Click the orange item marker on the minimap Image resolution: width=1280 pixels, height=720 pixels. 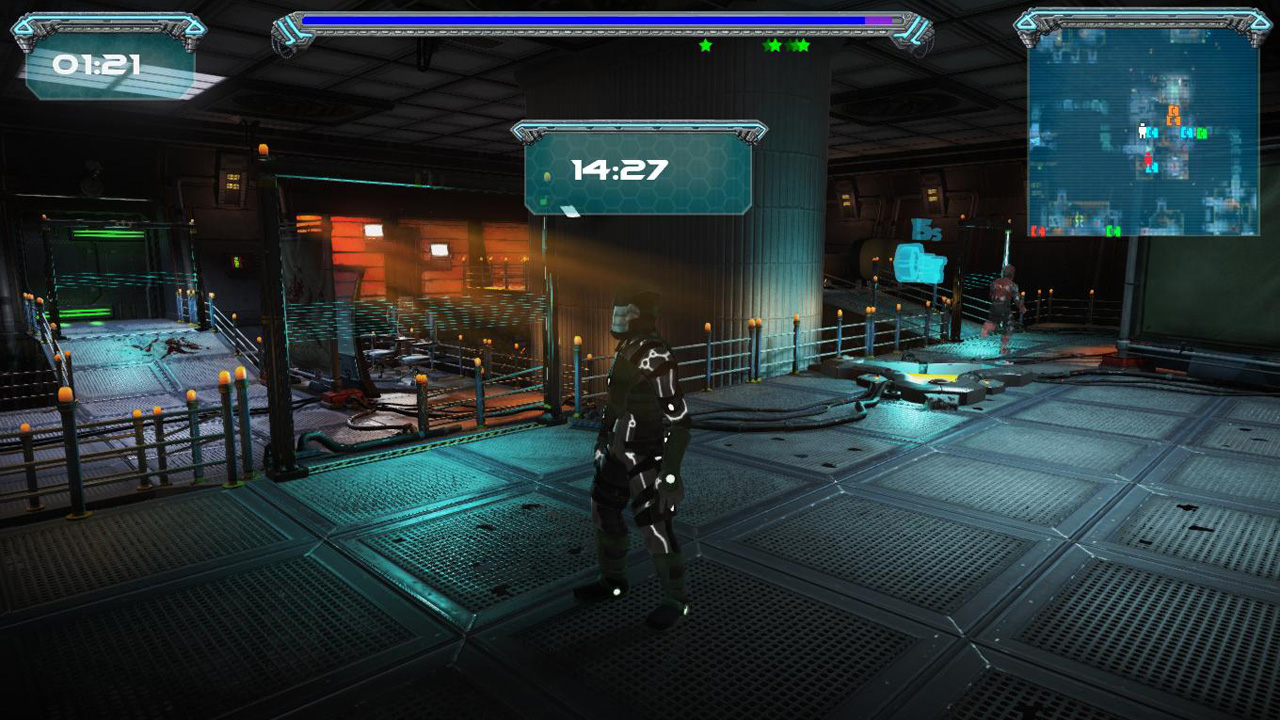pyautogui.click(x=1174, y=114)
